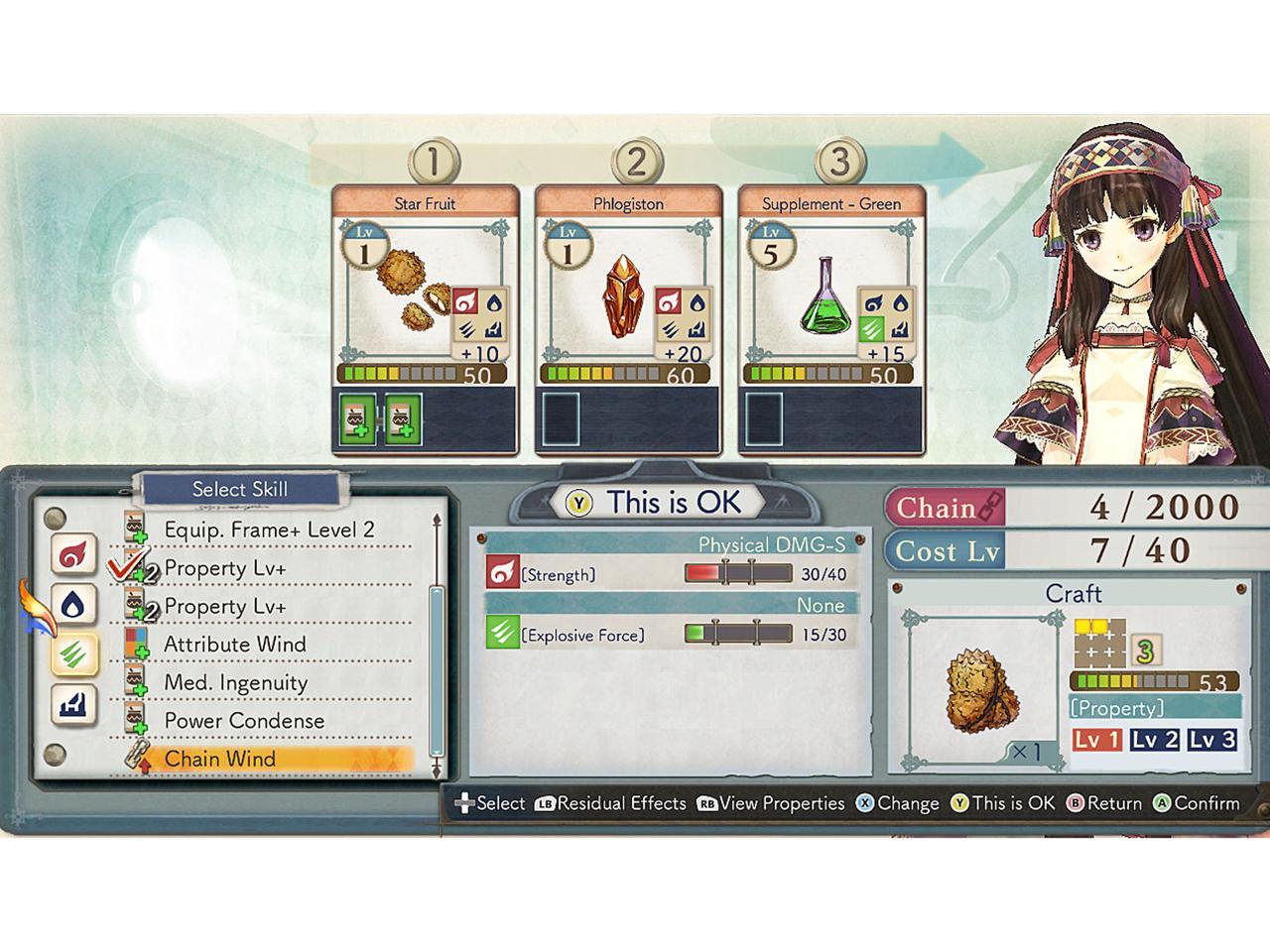Pick the Supplement - Green ingredient card
The height and width of the screenshot is (952, 1270).
click(831, 297)
